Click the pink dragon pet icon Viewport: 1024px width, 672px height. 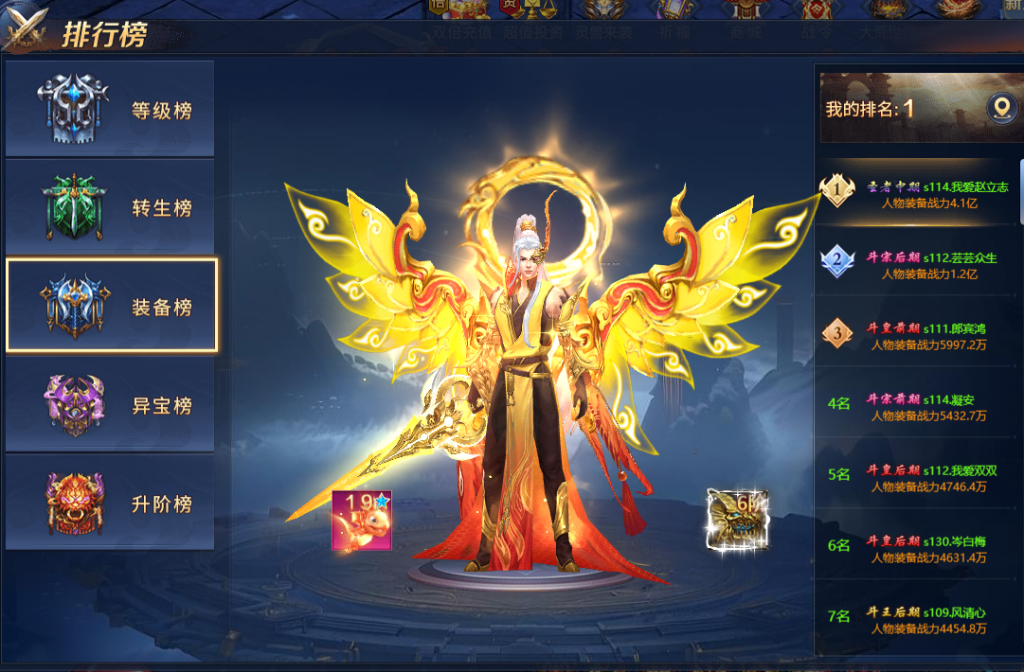(x=362, y=520)
